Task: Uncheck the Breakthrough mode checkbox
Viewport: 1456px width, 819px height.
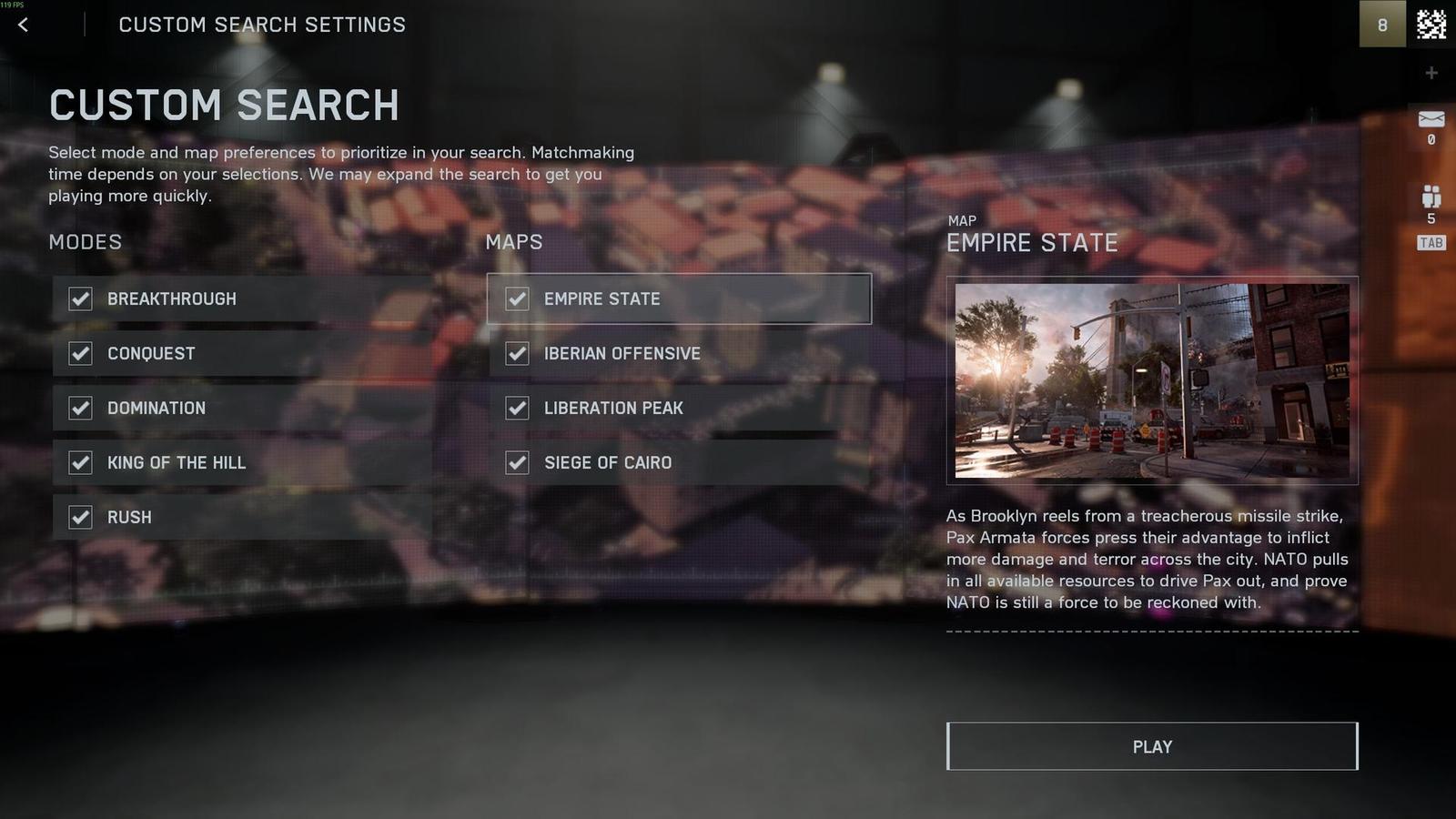Action: pos(80,298)
